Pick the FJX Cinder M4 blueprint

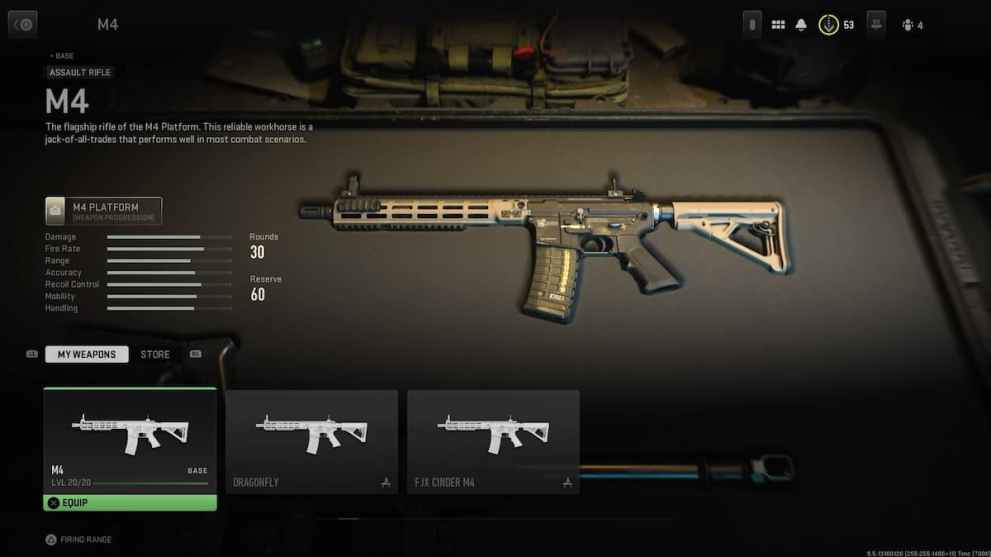point(493,440)
